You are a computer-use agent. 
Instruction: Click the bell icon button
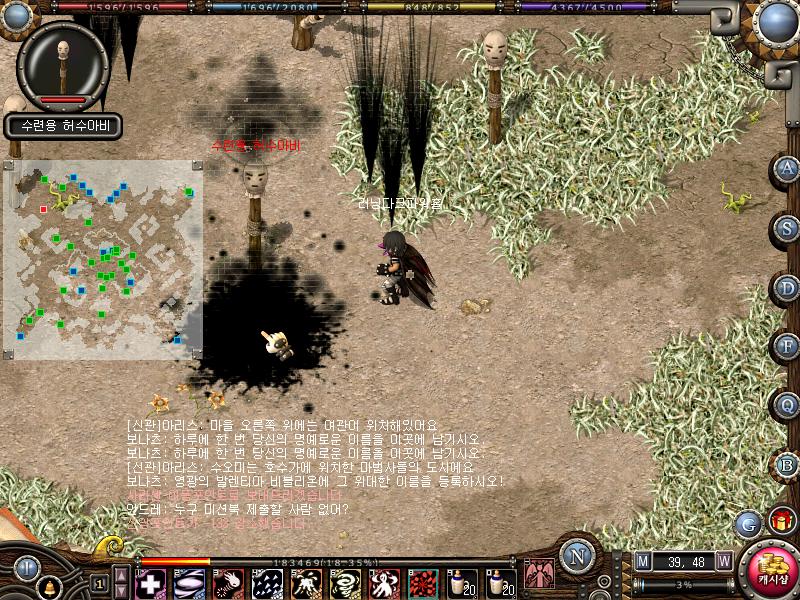pos(47,586)
